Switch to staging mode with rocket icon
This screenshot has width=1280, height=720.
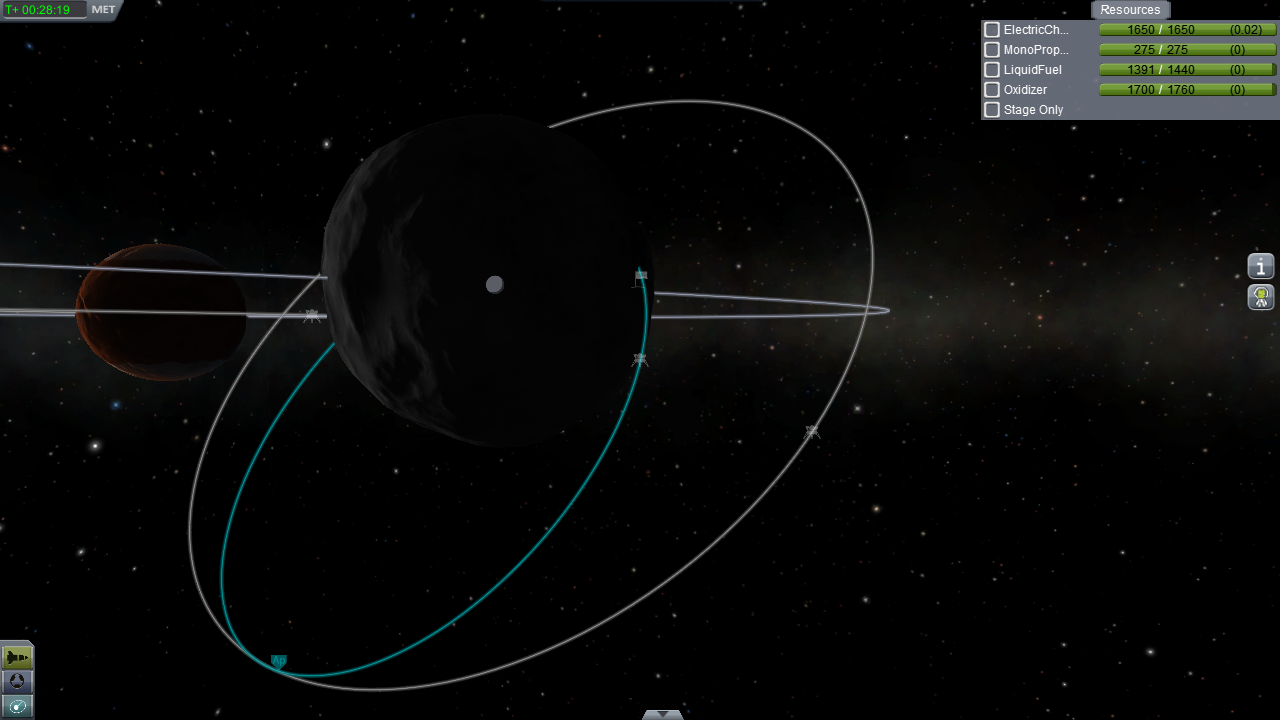pos(17,657)
